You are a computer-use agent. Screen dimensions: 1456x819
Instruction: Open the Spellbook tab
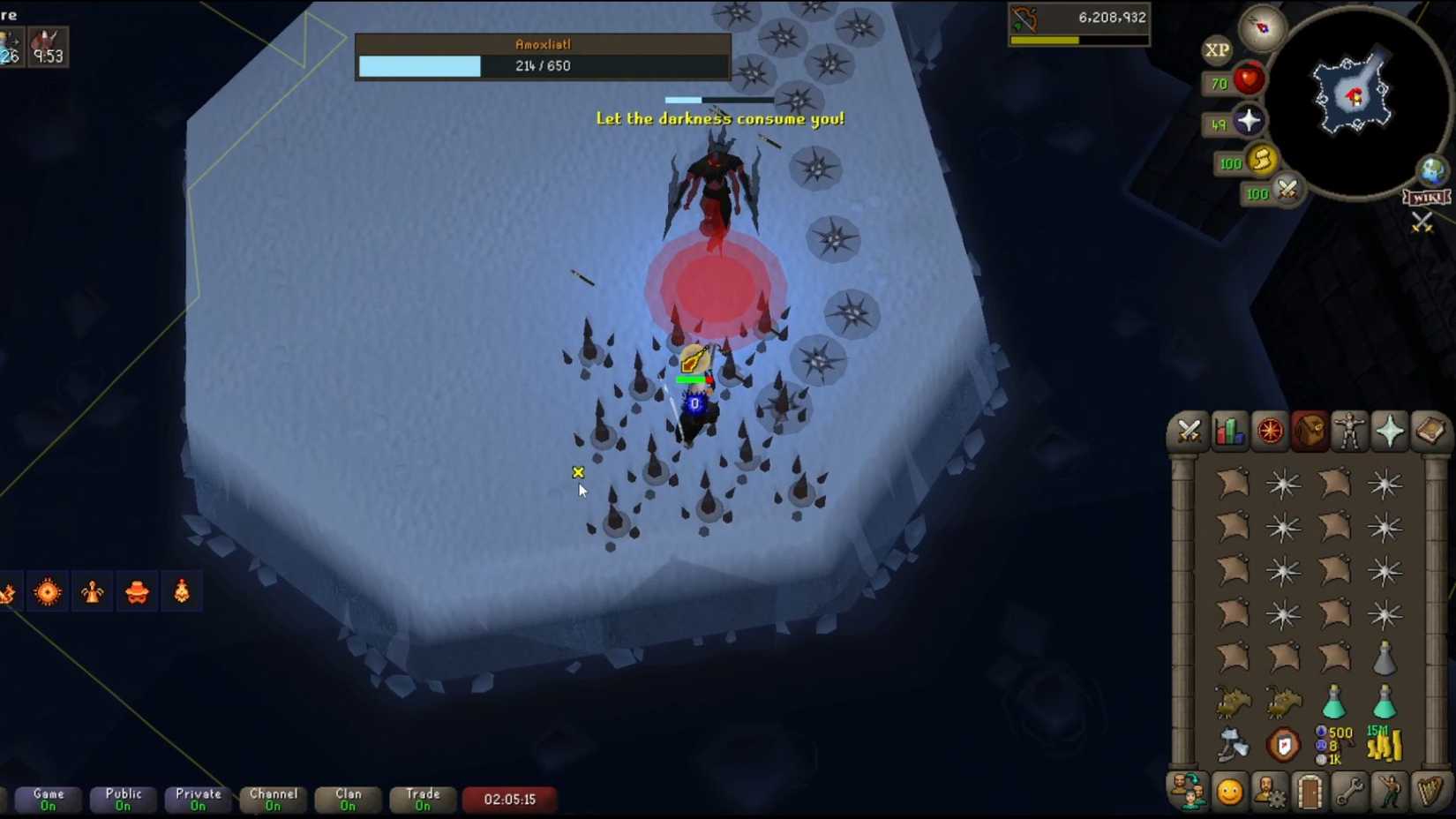tap(1430, 432)
